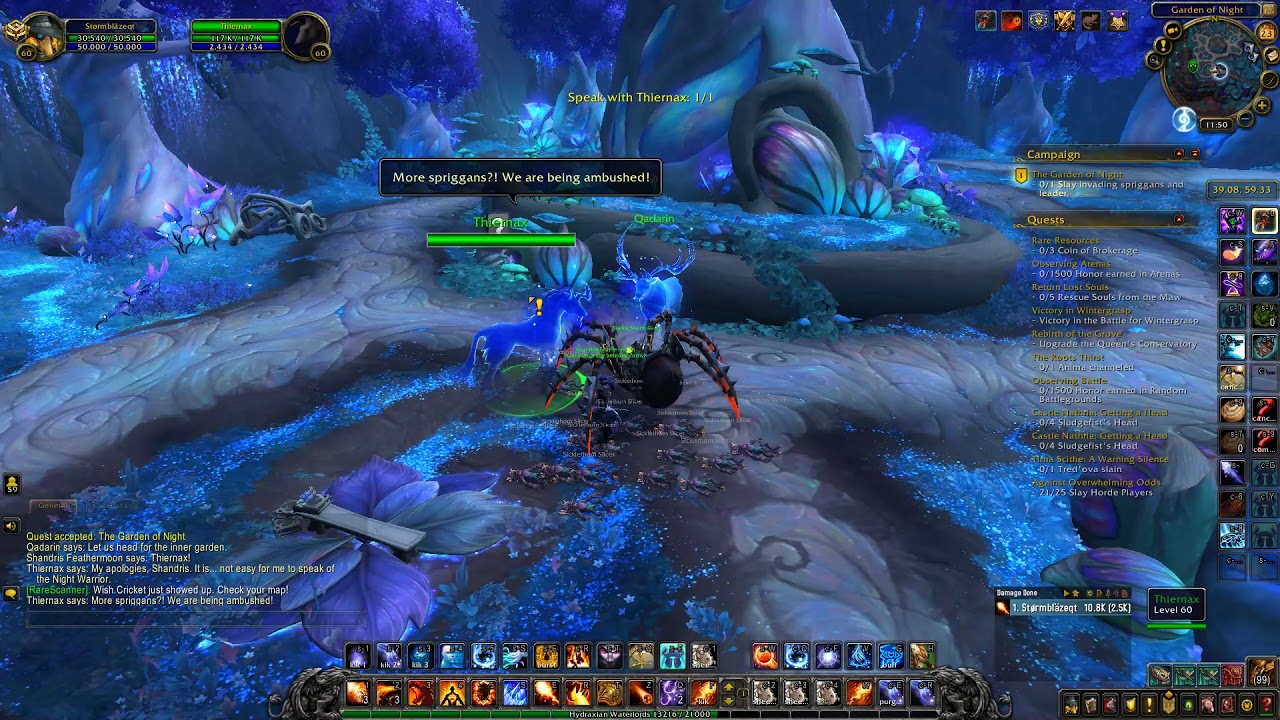
Task: Click the Hydraxian Waterlords reputation bar
Action: (640, 714)
